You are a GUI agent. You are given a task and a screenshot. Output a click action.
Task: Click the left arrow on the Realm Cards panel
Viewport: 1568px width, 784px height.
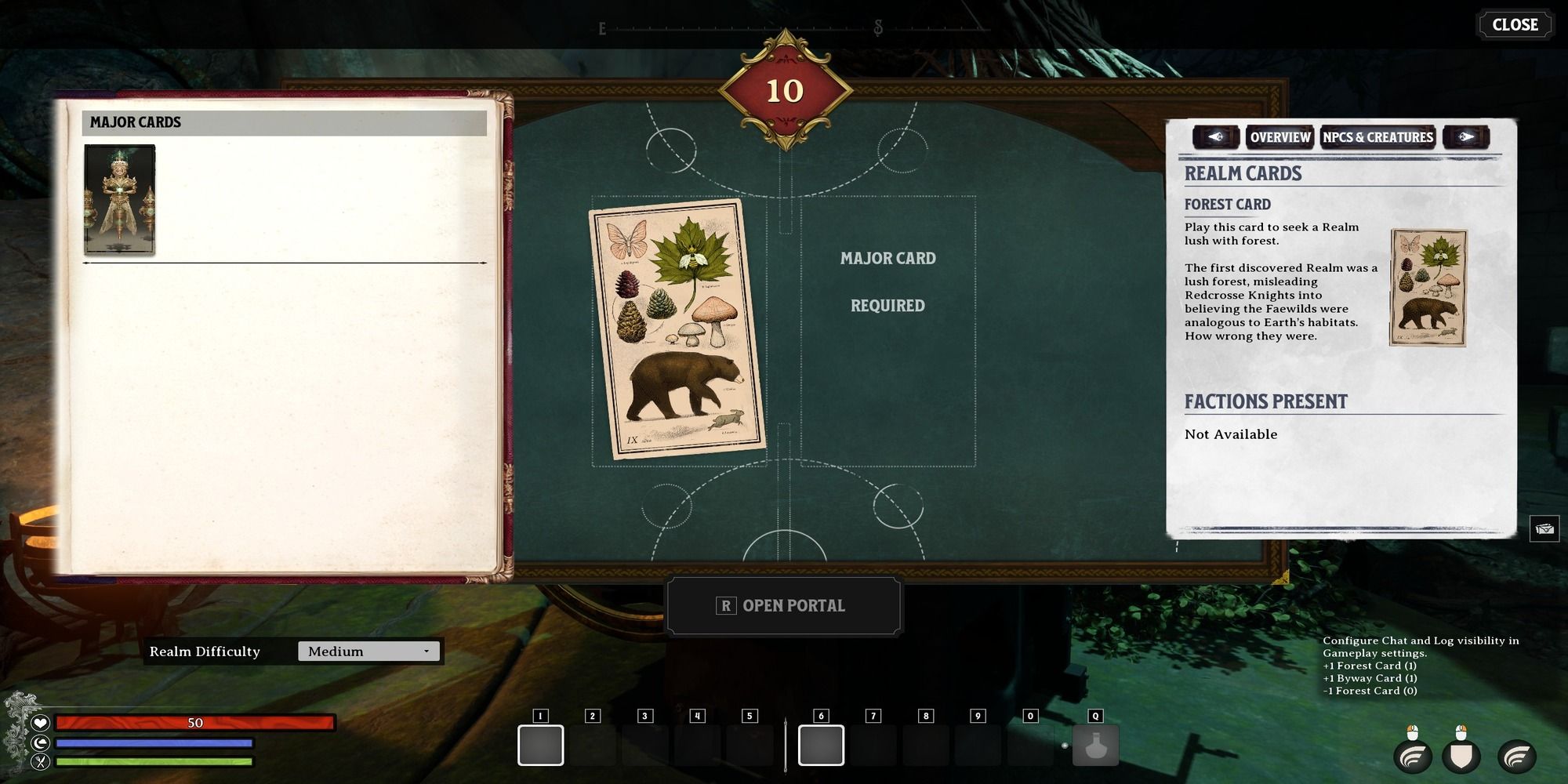1215,137
